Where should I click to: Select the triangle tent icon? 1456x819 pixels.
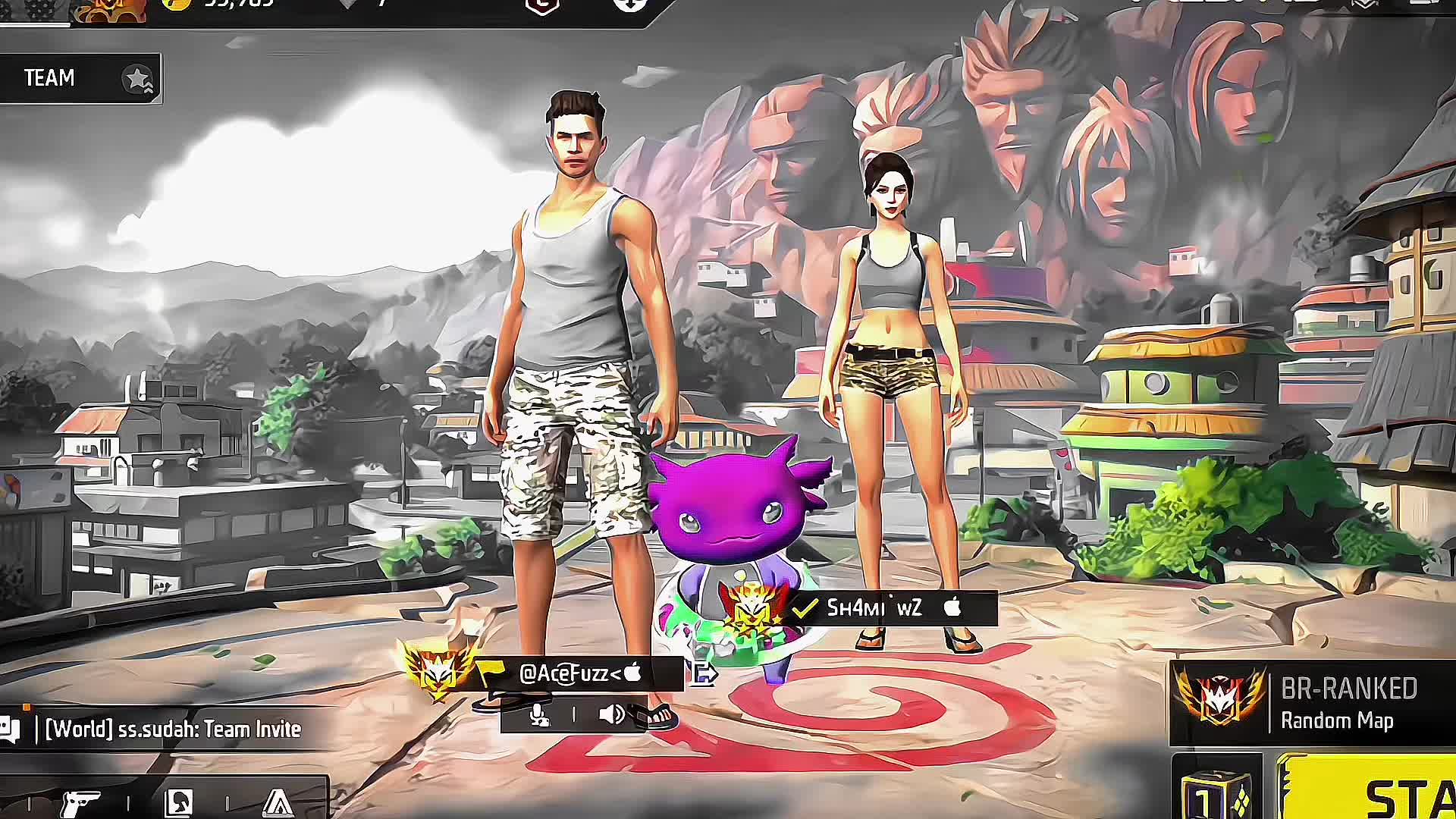click(278, 802)
